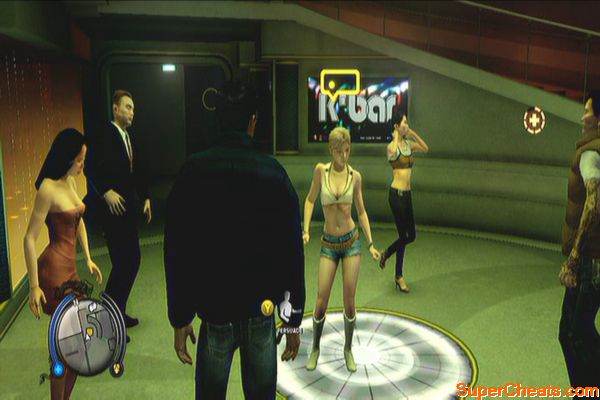This screenshot has height=400, width=600.
Task: Select the round orange cross marker
Action: pos(534,120)
